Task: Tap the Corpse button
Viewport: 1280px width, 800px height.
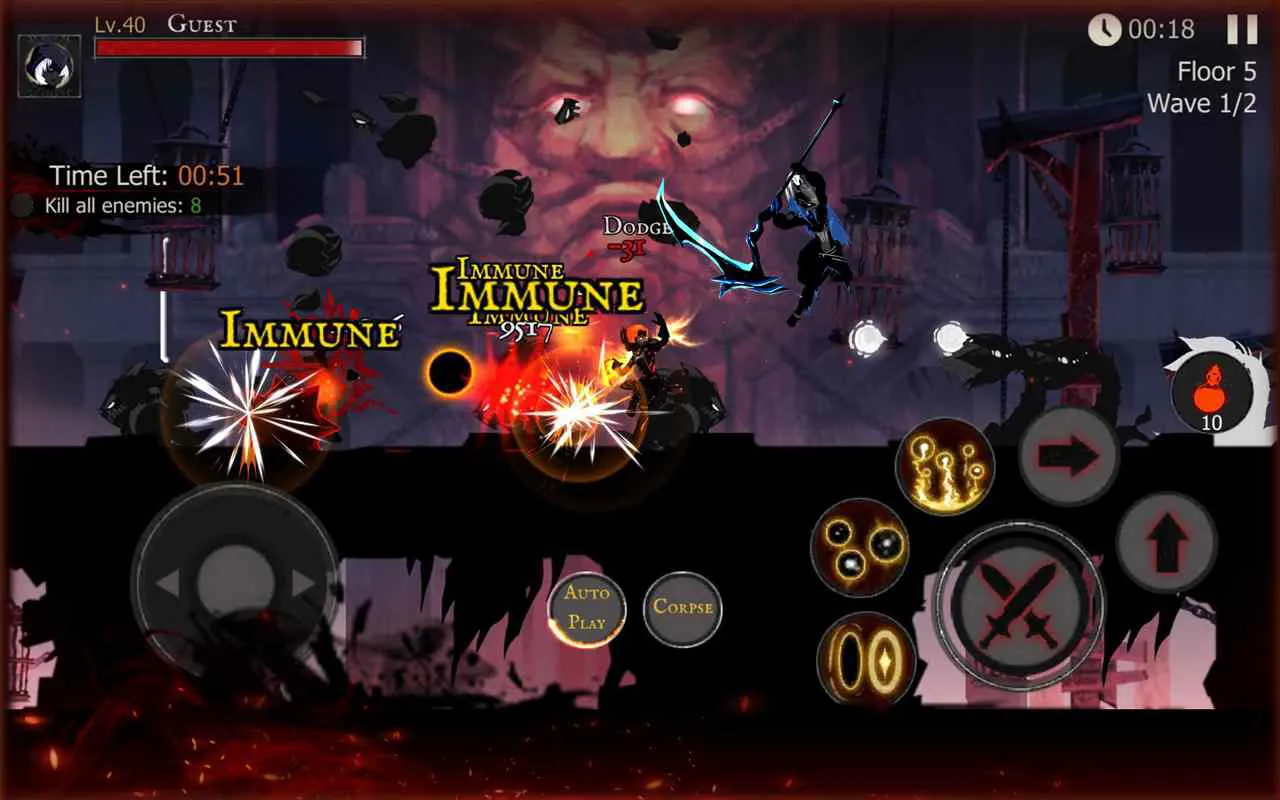Action: [681, 608]
